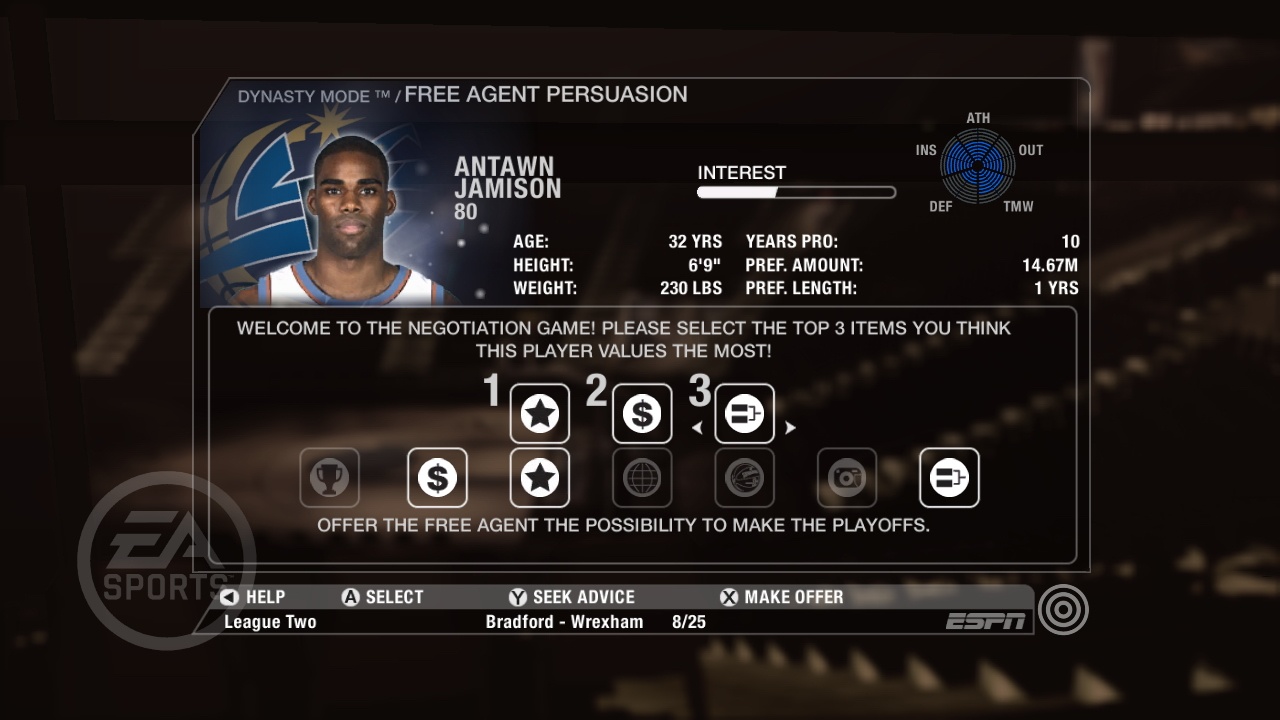Click the Interest progress bar
The width and height of the screenshot is (1280, 720).
[x=797, y=191]
